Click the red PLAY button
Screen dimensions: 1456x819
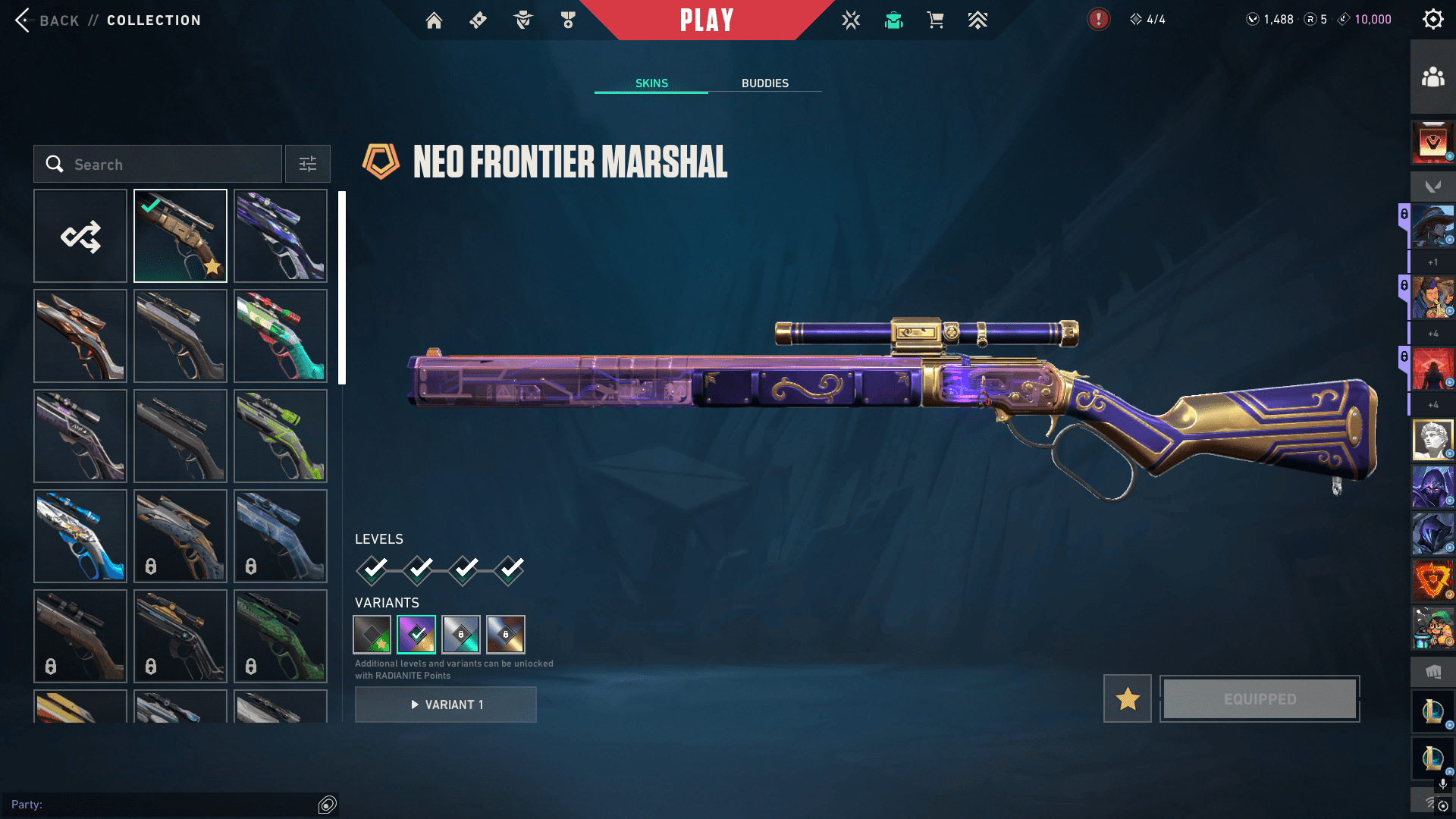click(707, 20)
